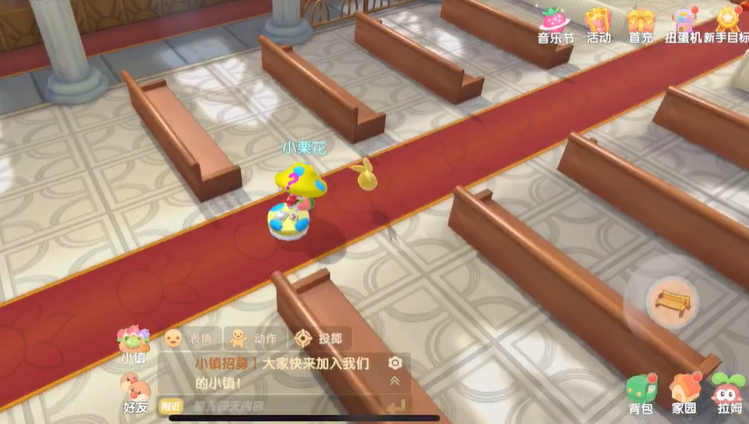
Task: Select the 投掷 throw button
Action: [320, 338]
